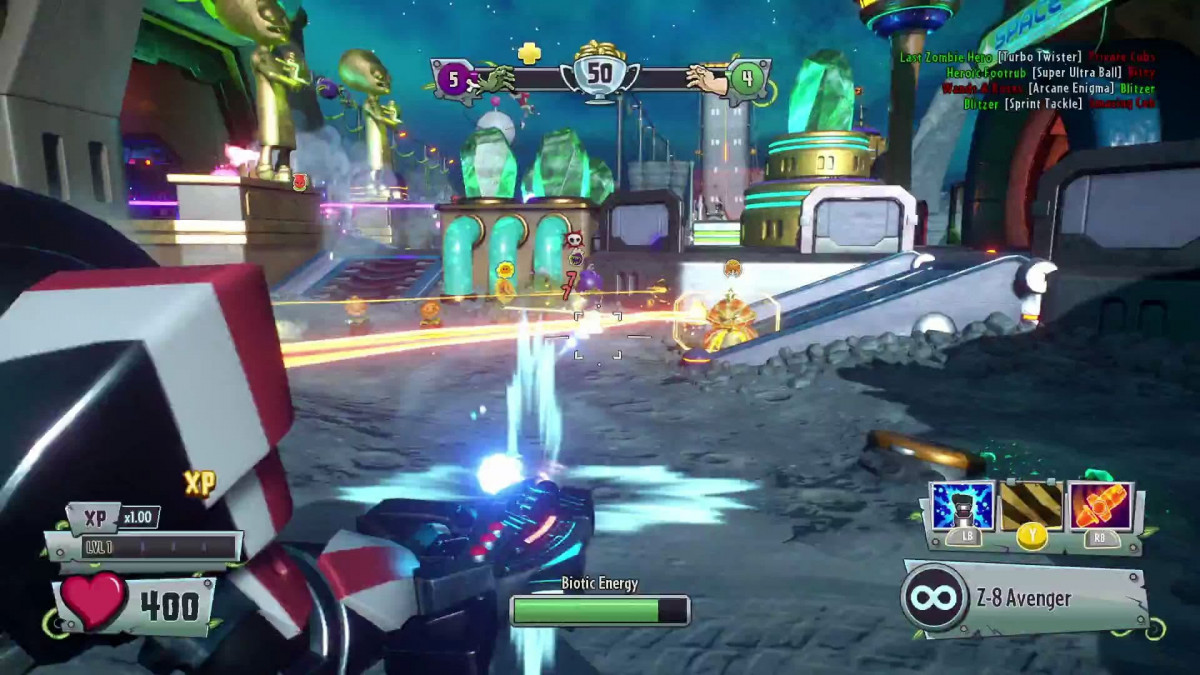Activate the orange missile ability
Image resolution: width=1200 pixels, height=675 pixels.
(1100, 506)
